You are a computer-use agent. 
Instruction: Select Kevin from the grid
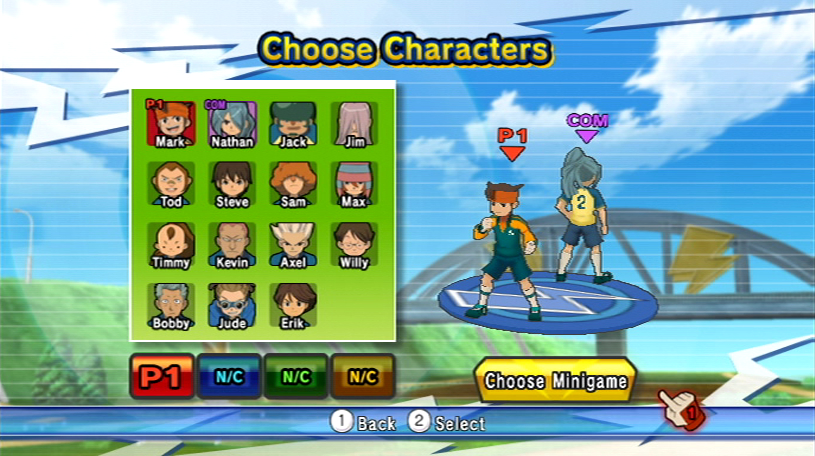click(232, 243)
